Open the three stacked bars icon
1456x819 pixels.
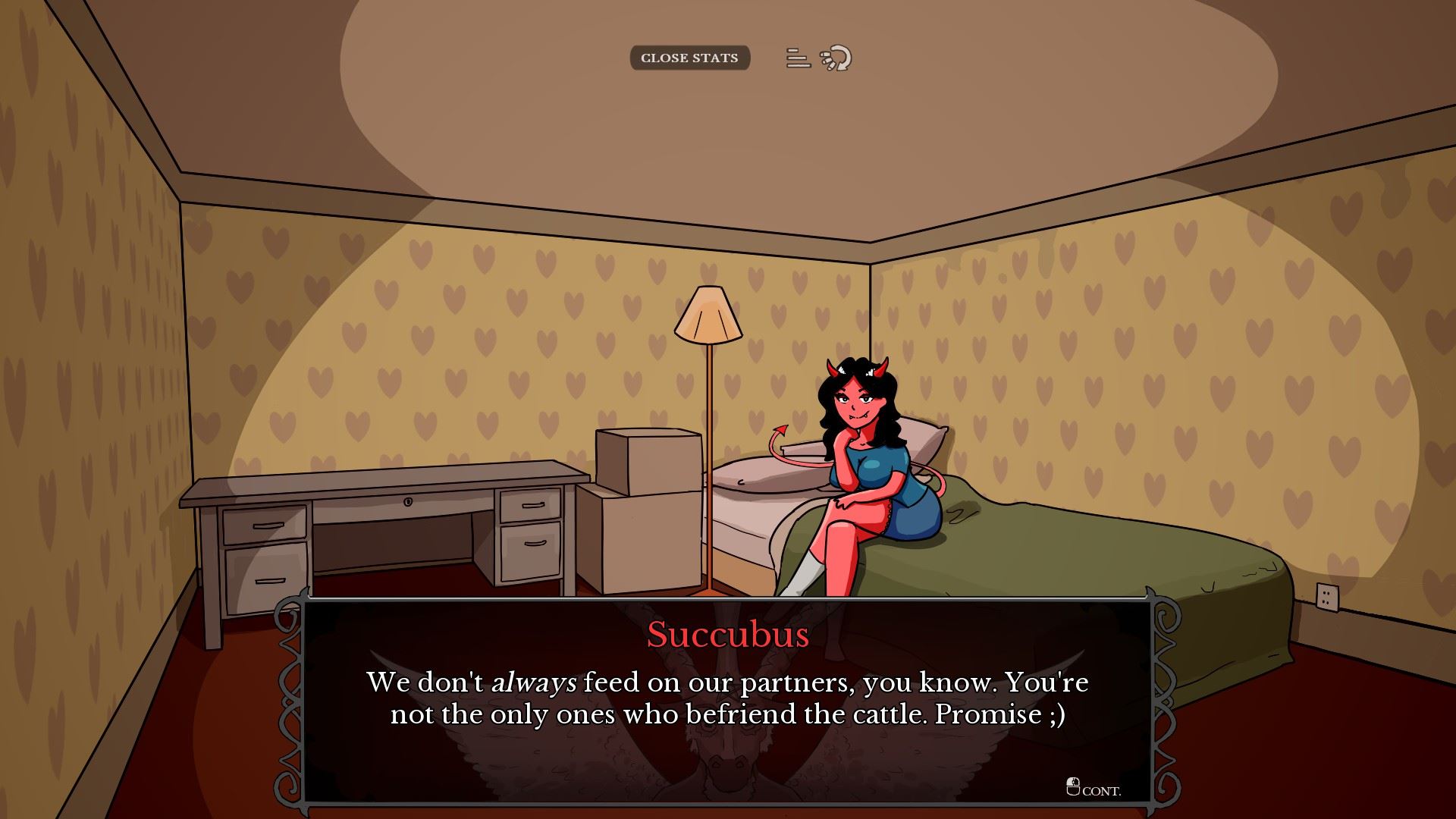[x=797, y=58]
